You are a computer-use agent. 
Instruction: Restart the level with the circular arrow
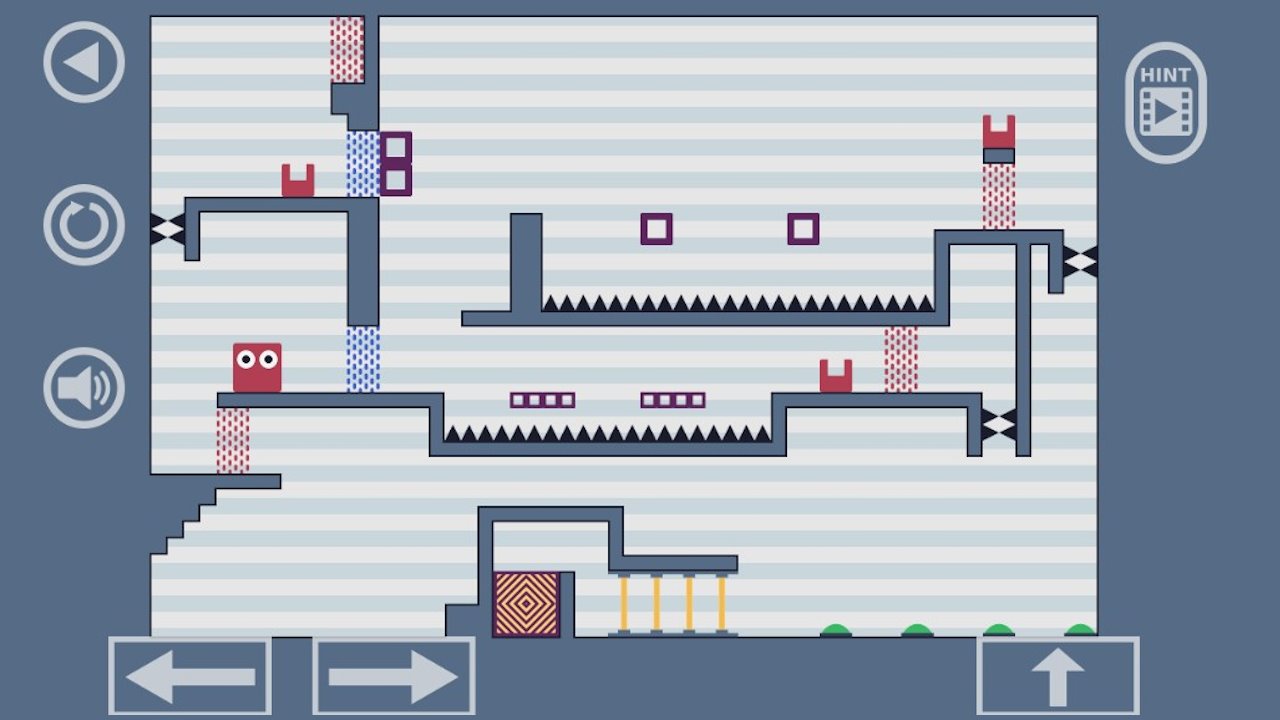(84, 225)
